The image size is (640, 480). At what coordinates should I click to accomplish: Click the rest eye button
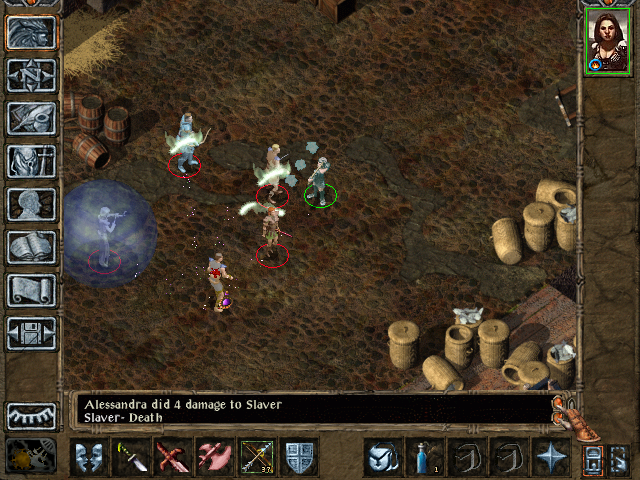31,416
